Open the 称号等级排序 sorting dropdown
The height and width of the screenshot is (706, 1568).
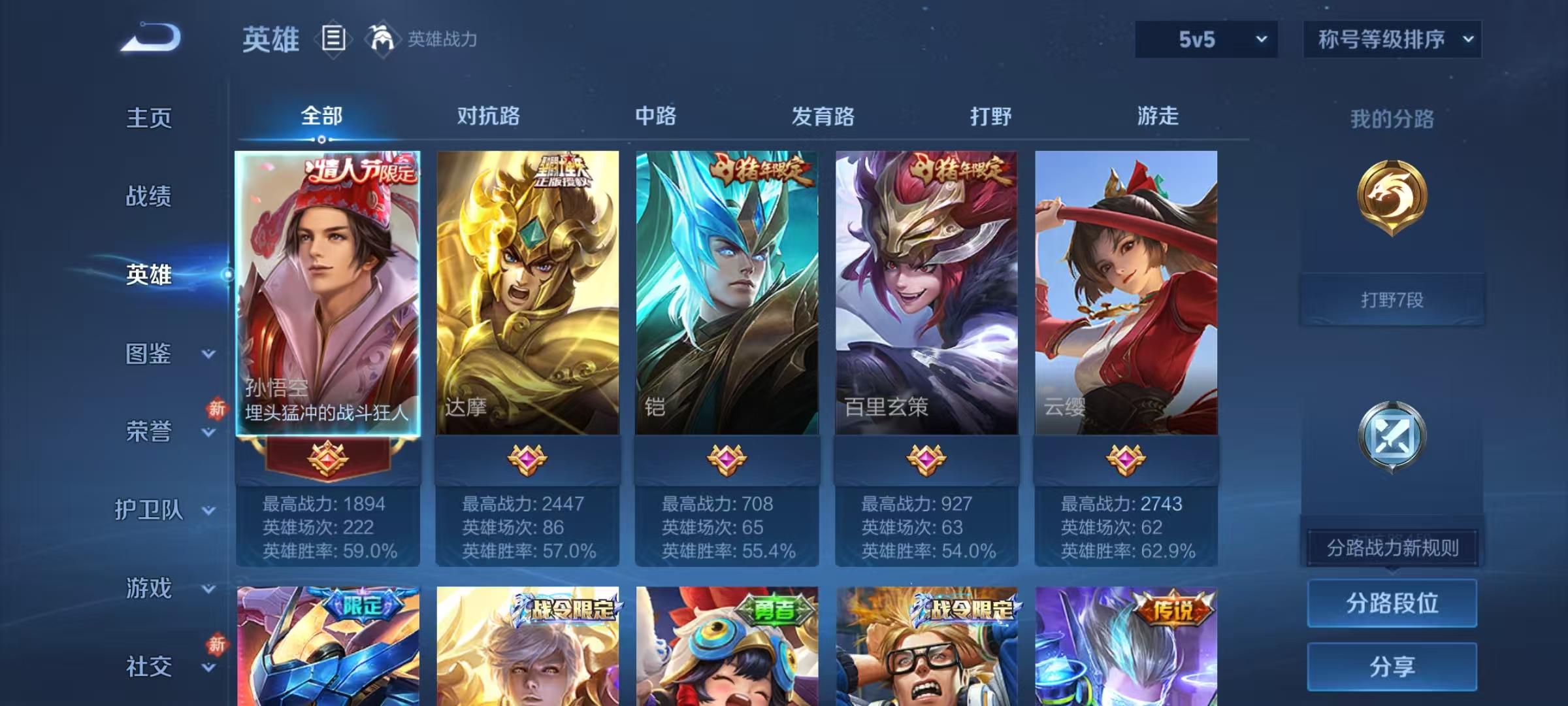point(1392,39)
